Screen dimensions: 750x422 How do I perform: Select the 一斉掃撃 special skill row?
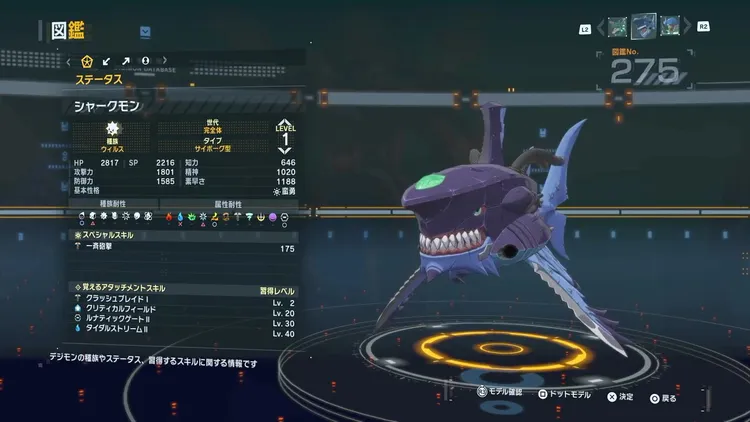(x=185, y=248)
